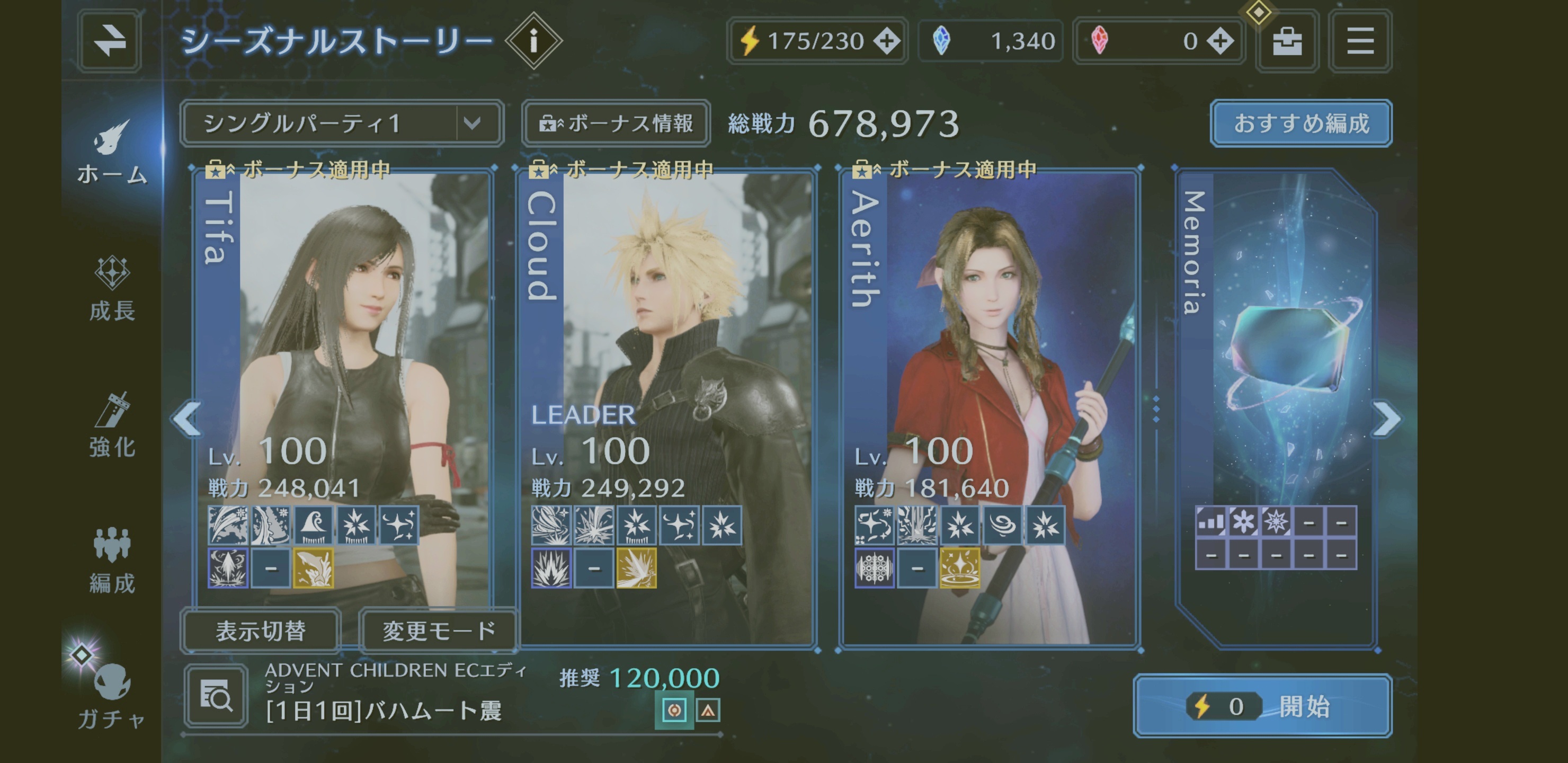
Task: Go to next party with right arrow
Action: 1387,419
